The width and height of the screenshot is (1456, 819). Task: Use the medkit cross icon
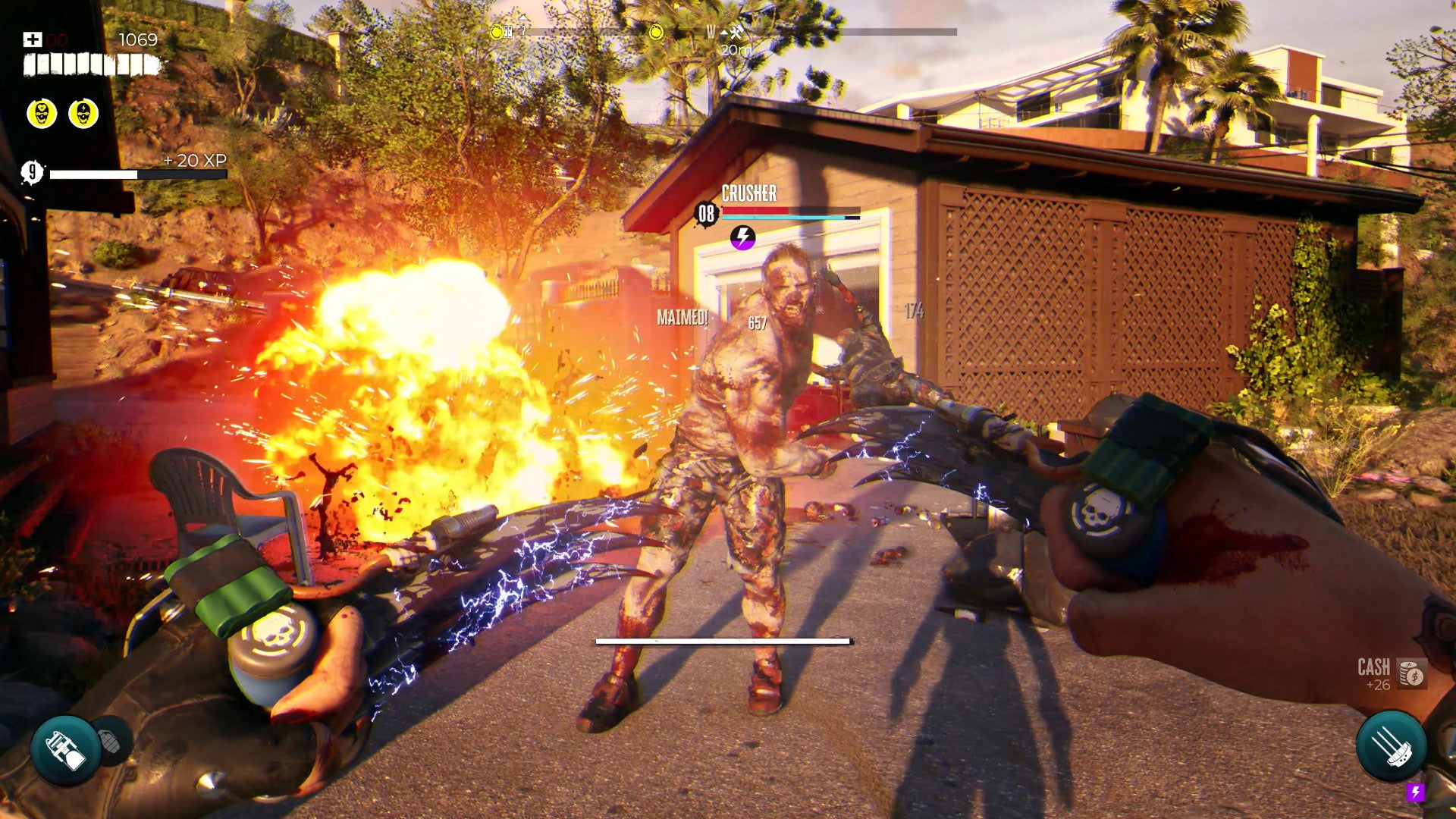[33, 39]
